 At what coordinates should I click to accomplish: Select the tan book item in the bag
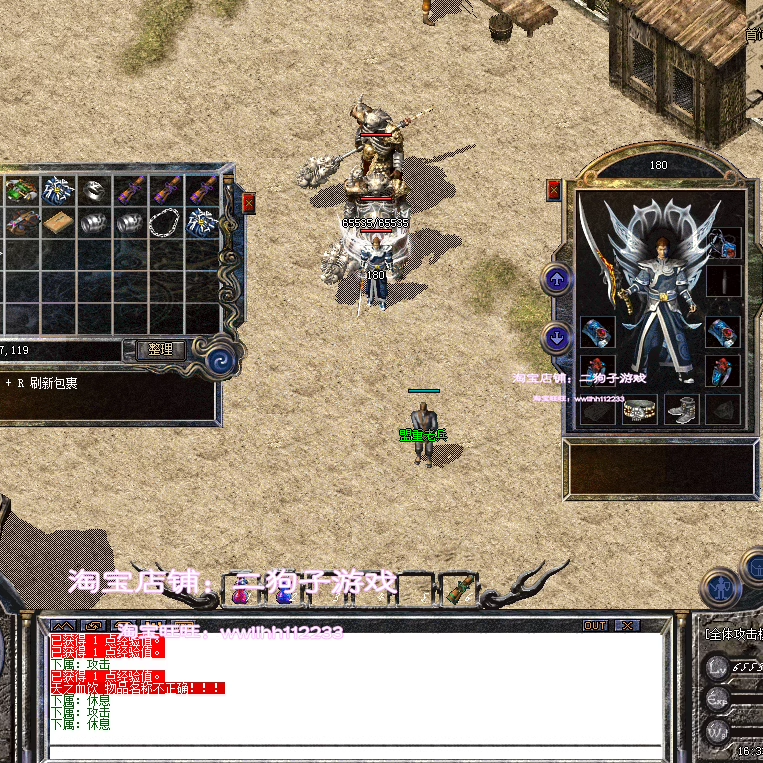tap(56, 222)
